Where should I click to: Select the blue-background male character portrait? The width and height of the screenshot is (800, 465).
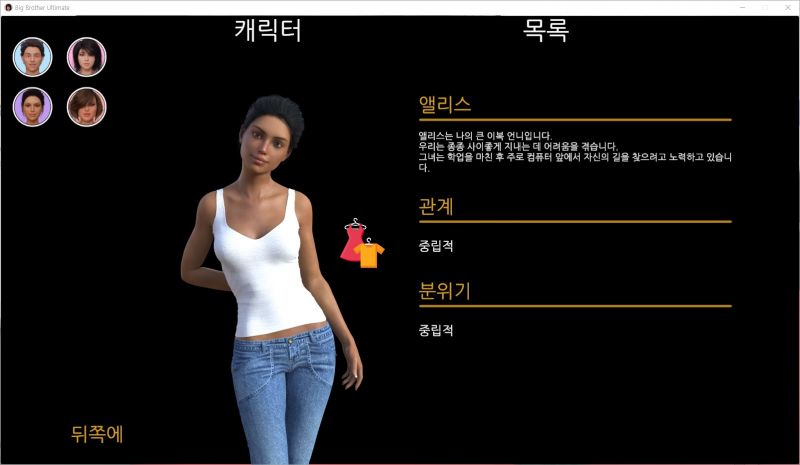(x=33, y=57)
